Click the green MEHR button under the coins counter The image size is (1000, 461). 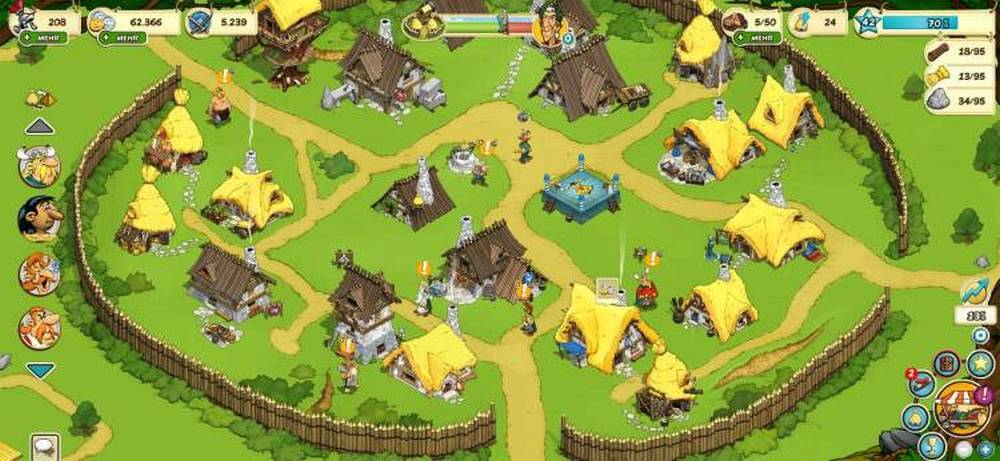122,39
